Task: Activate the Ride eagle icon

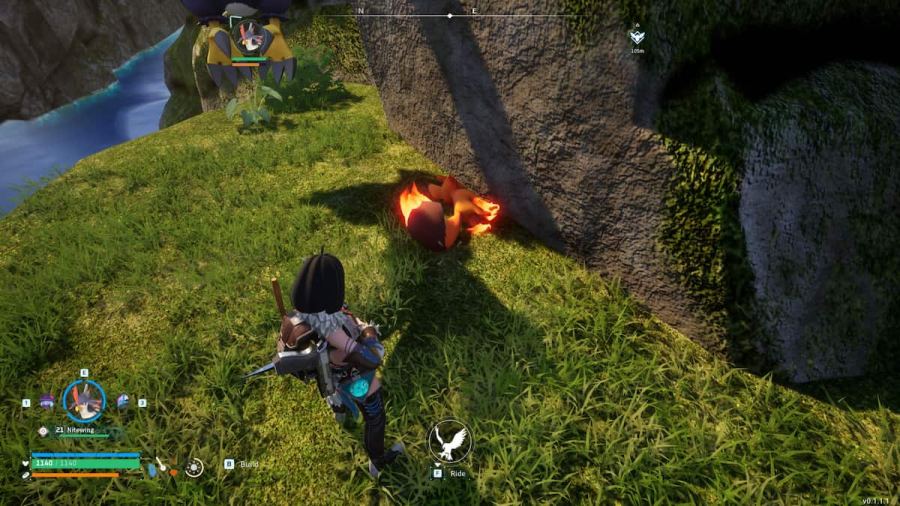Action: pyautogui.click(x=449, y=441)
